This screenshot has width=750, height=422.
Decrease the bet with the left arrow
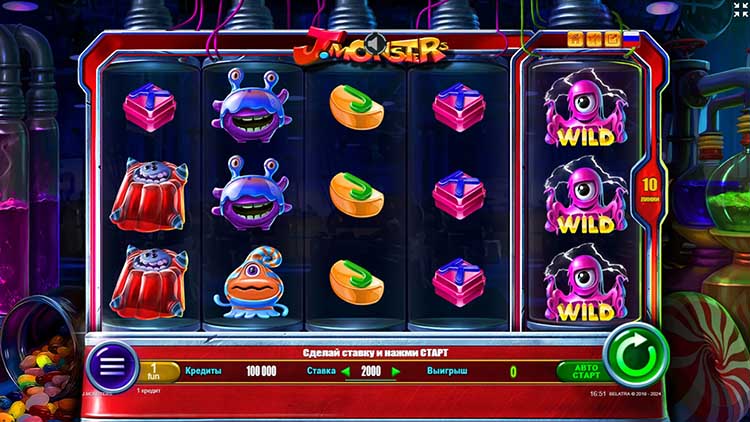347,372
